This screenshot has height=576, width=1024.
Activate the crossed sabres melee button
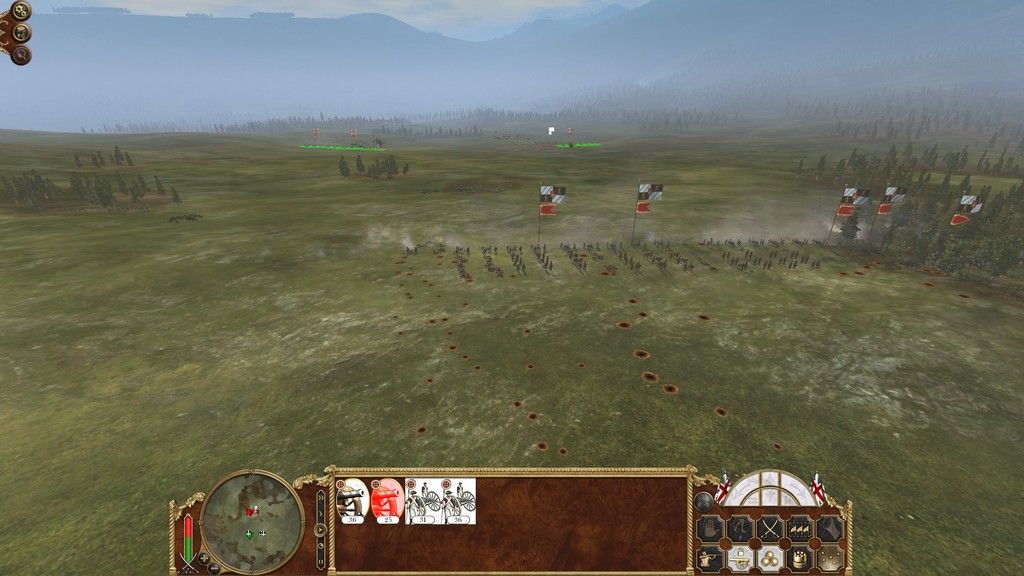pyautogui.click(x=769, y=528)
